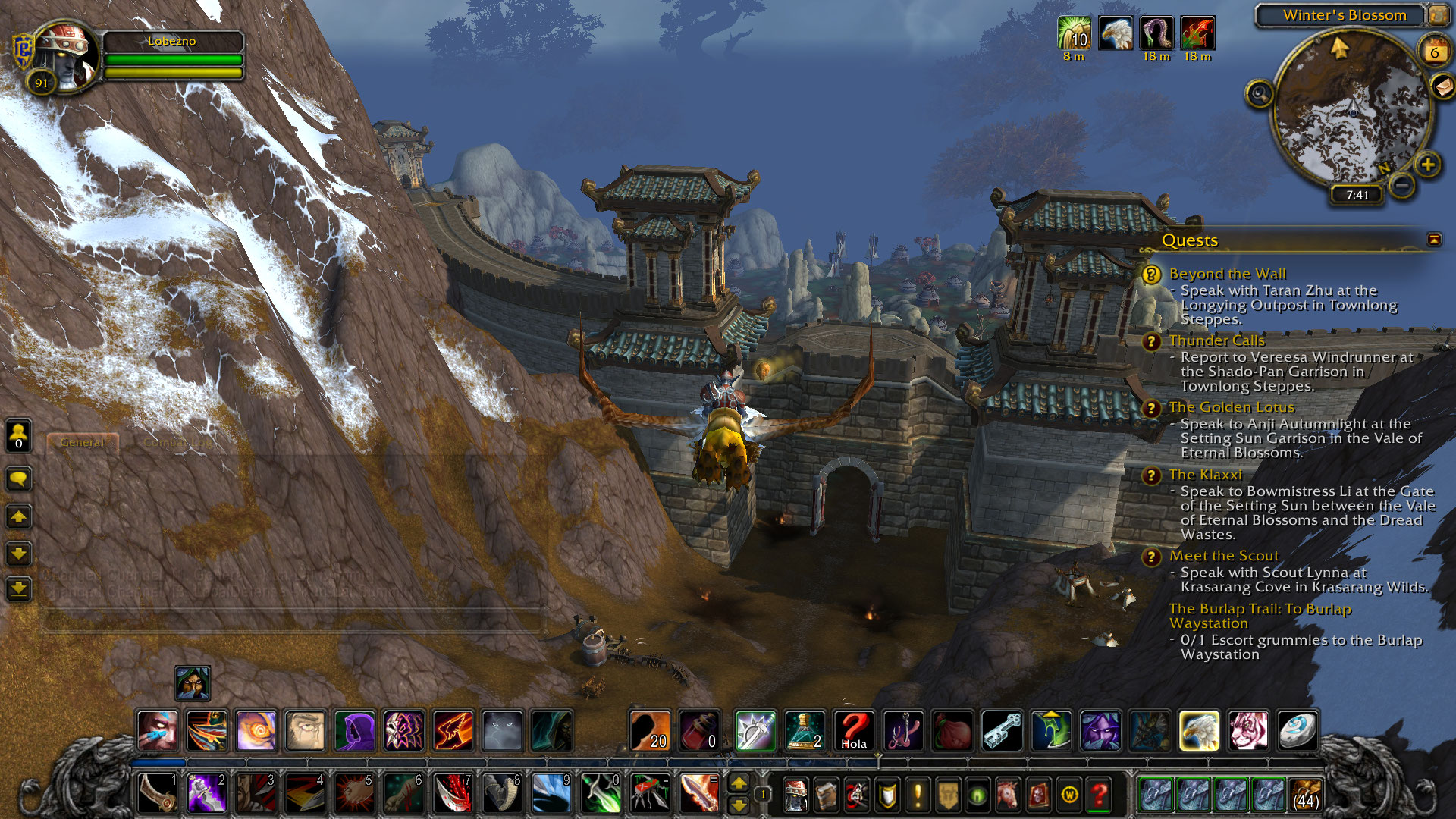
Task: Open the chat speech bubble menu
Action: (x=19, y=479)
